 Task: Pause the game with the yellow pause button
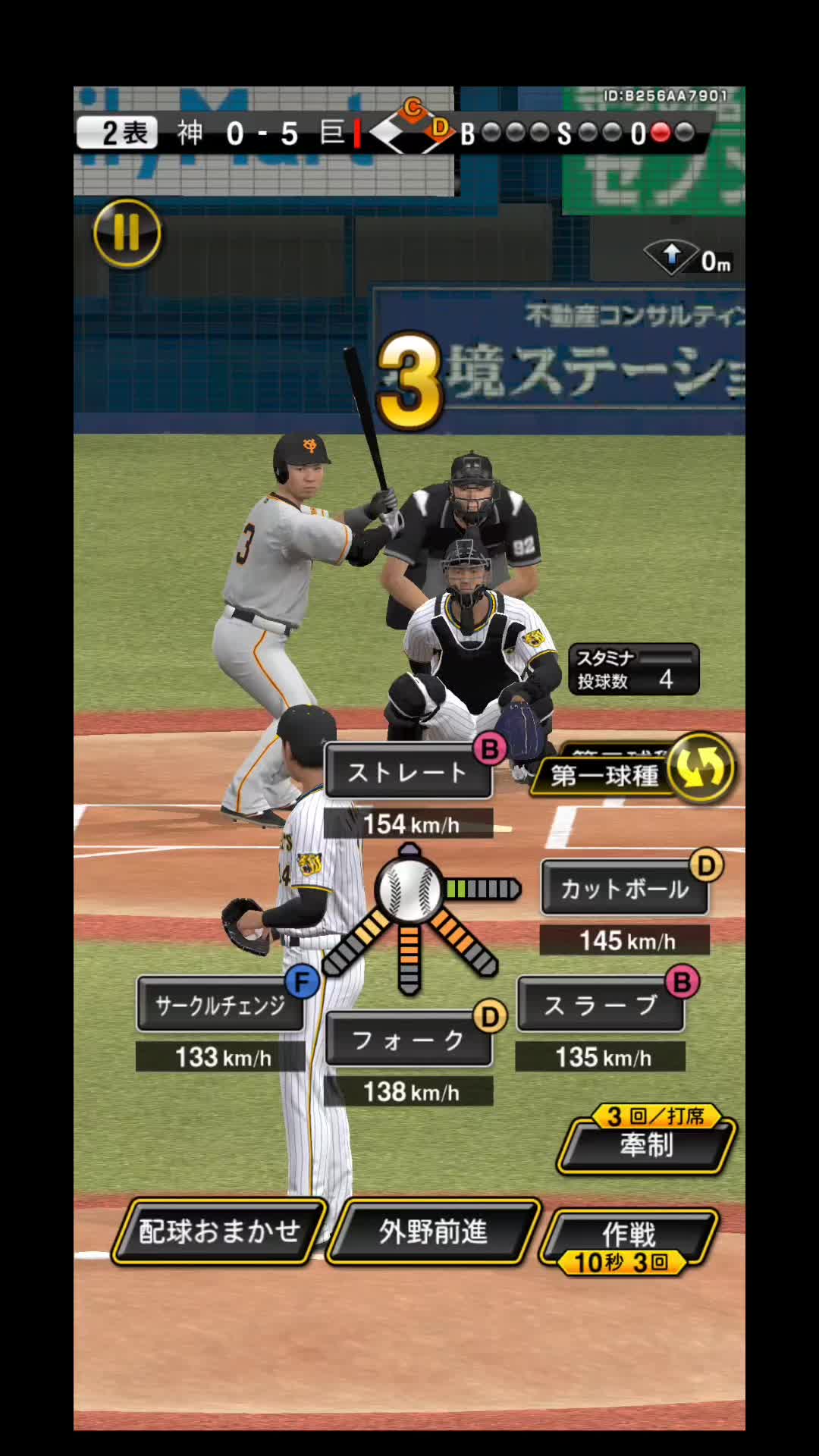point(127,233)
